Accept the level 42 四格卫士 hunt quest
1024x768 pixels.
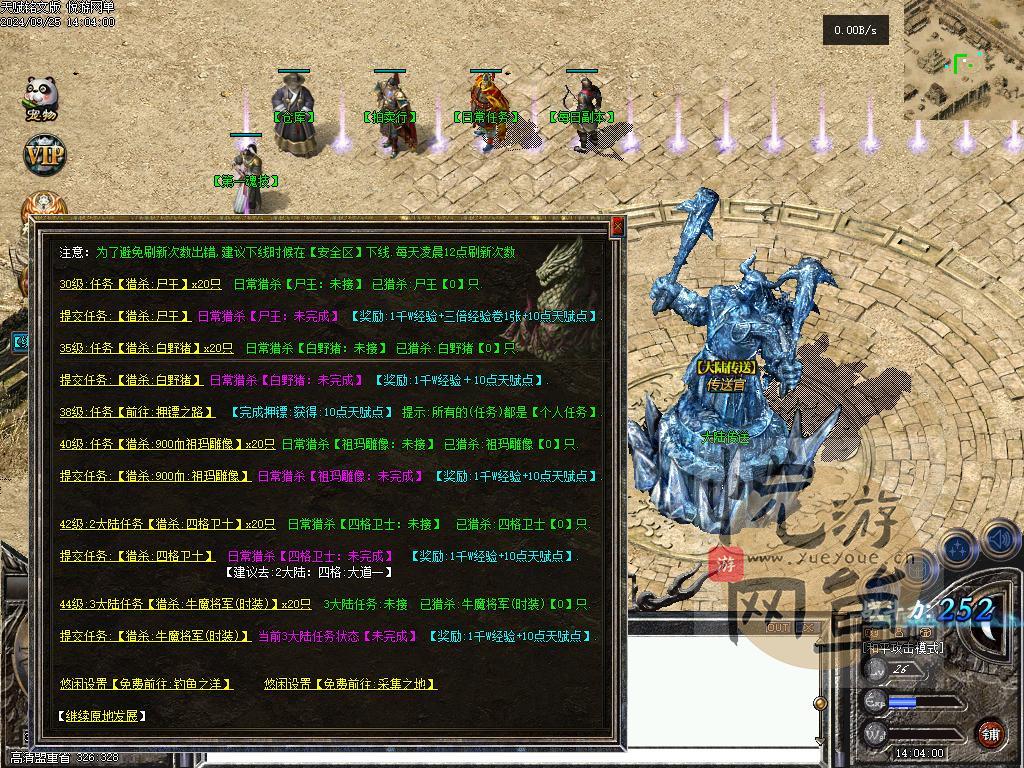click(x=167, y=524)
